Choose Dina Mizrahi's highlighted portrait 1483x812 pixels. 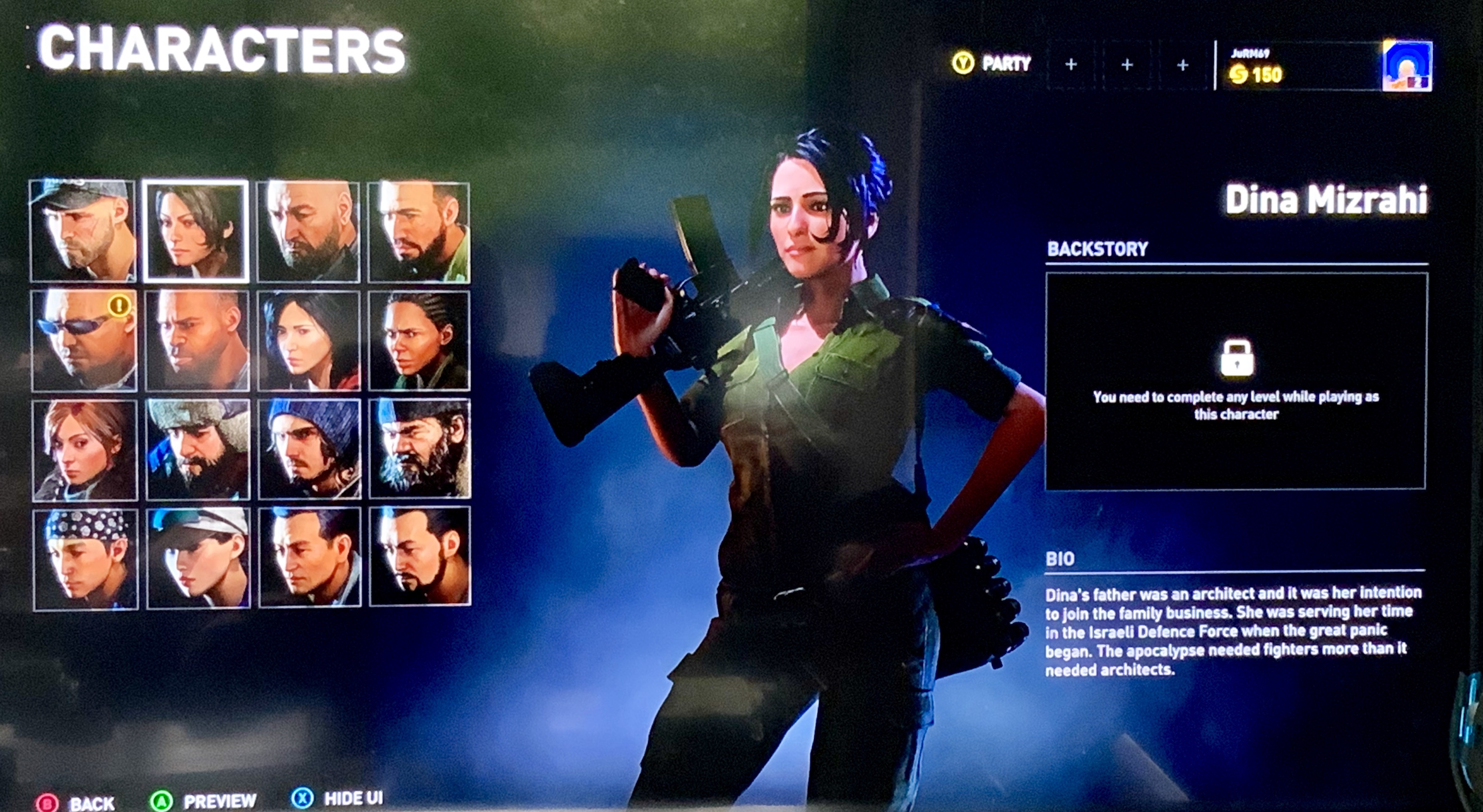pyautogui.click(x=197, y=231)
